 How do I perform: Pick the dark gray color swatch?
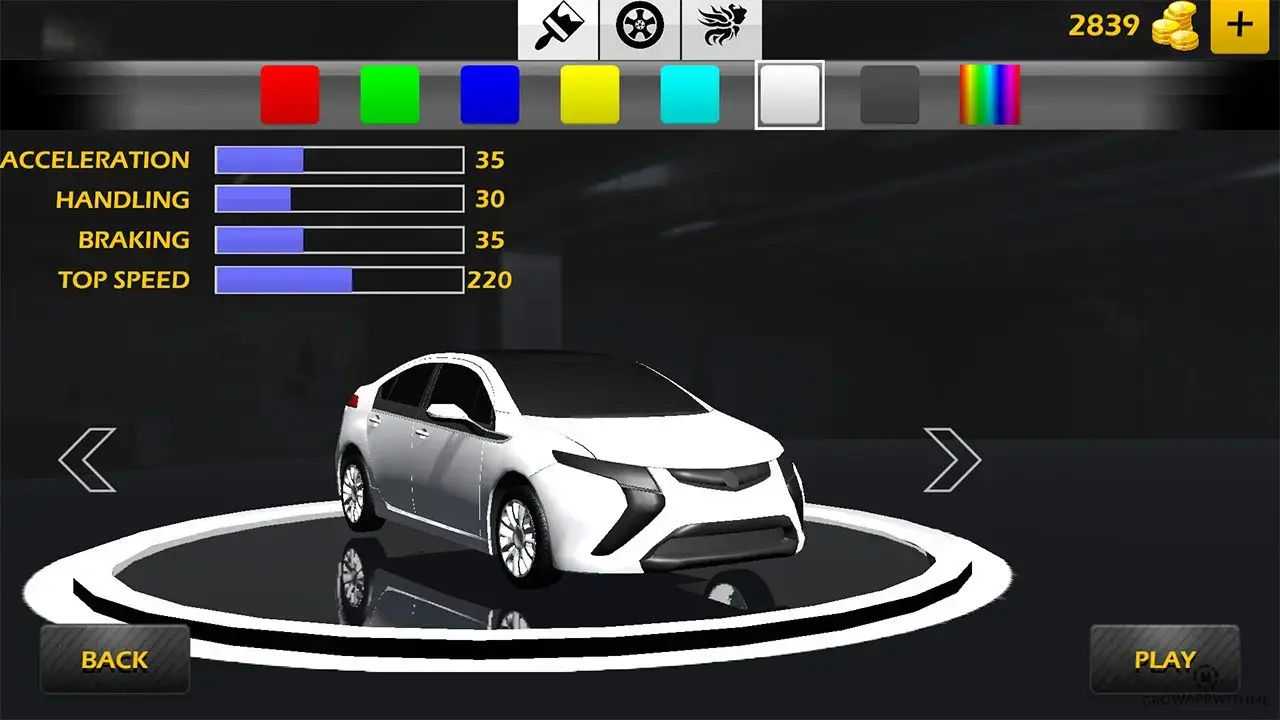(x=889, y=95)
